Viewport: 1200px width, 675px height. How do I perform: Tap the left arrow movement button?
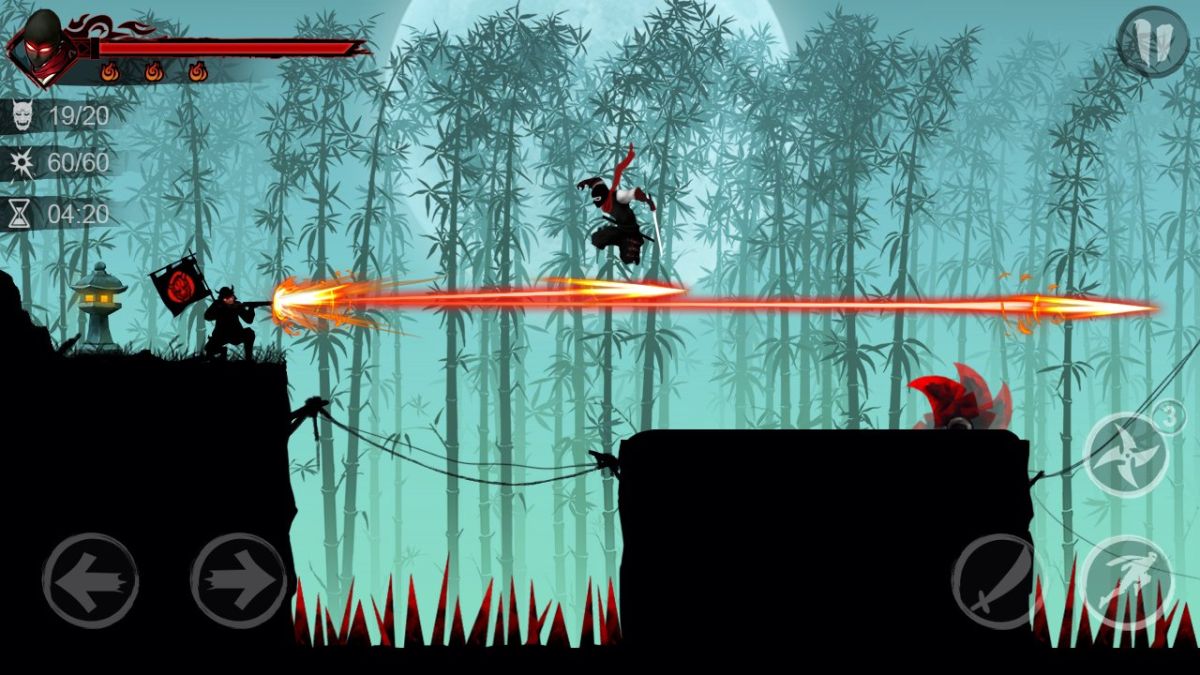(90, 580)
